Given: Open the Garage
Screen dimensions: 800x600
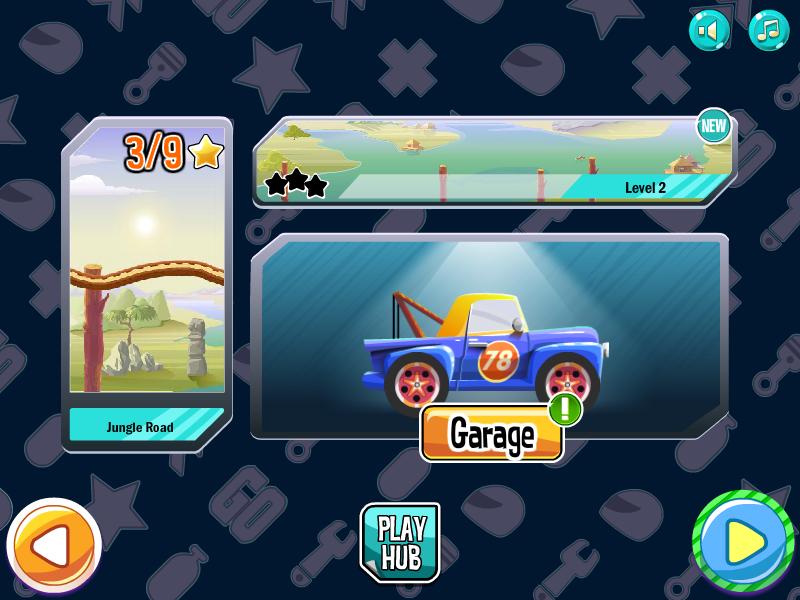Looking at the screenshot, I should tap(491, 434).
